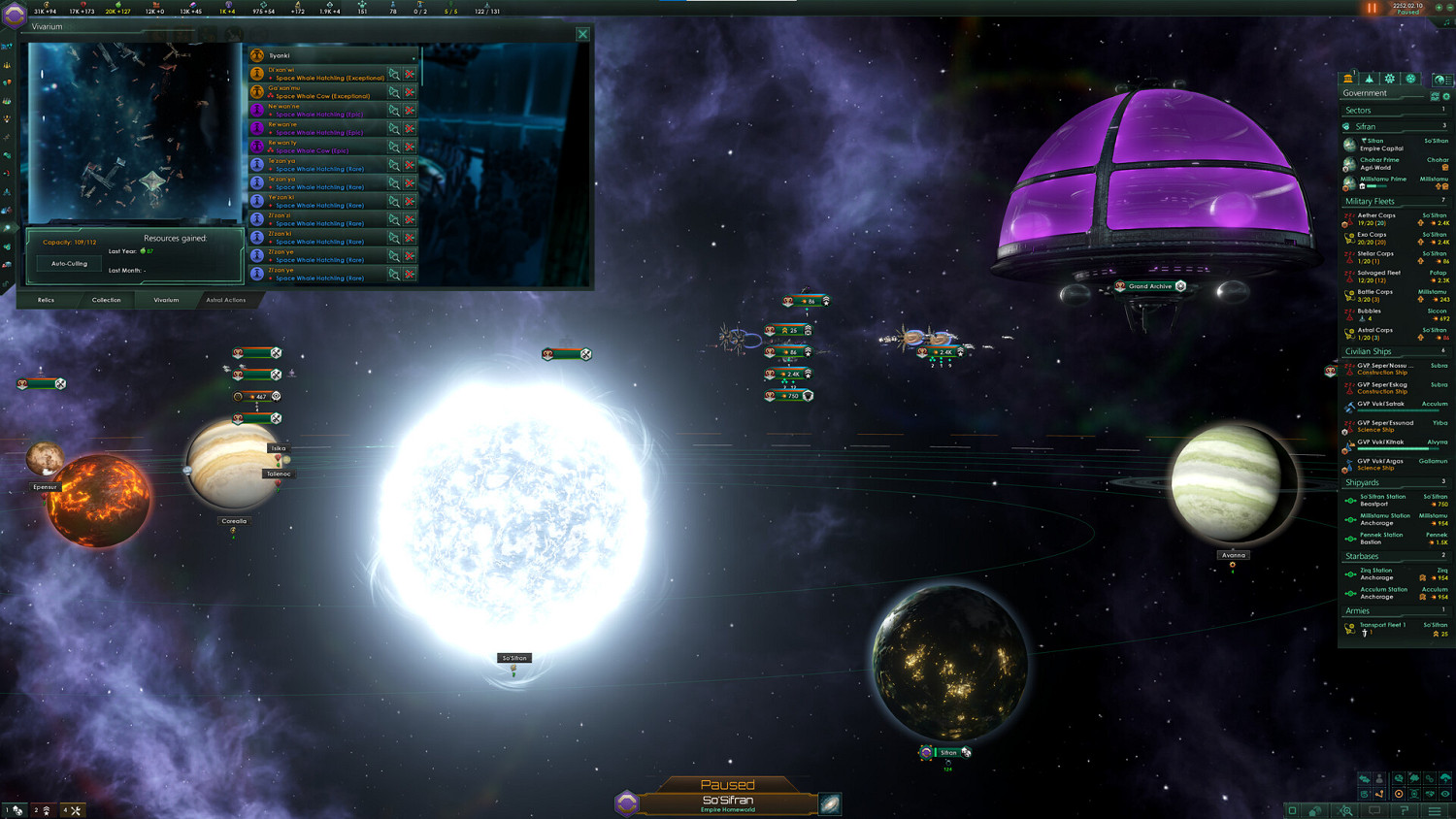Click the message log speech bubble icon

(x=1375, y=809)
